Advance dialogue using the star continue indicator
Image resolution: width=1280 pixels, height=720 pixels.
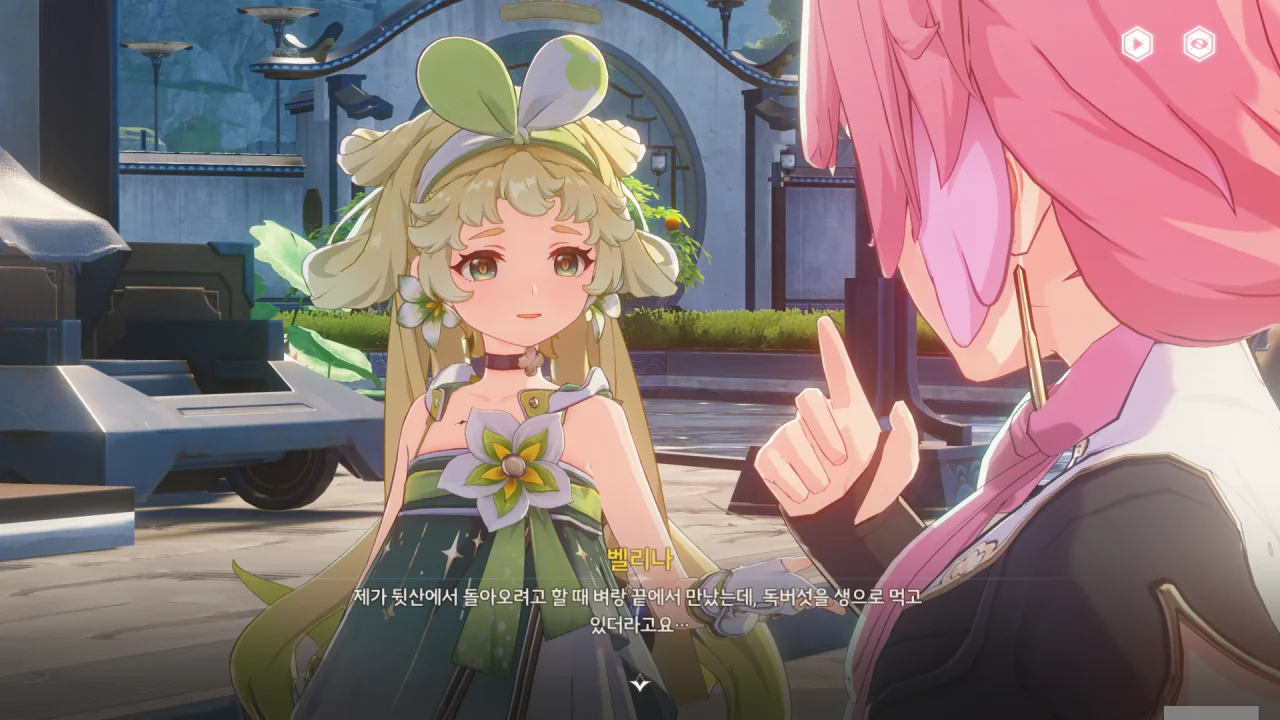tap(640, 684)
